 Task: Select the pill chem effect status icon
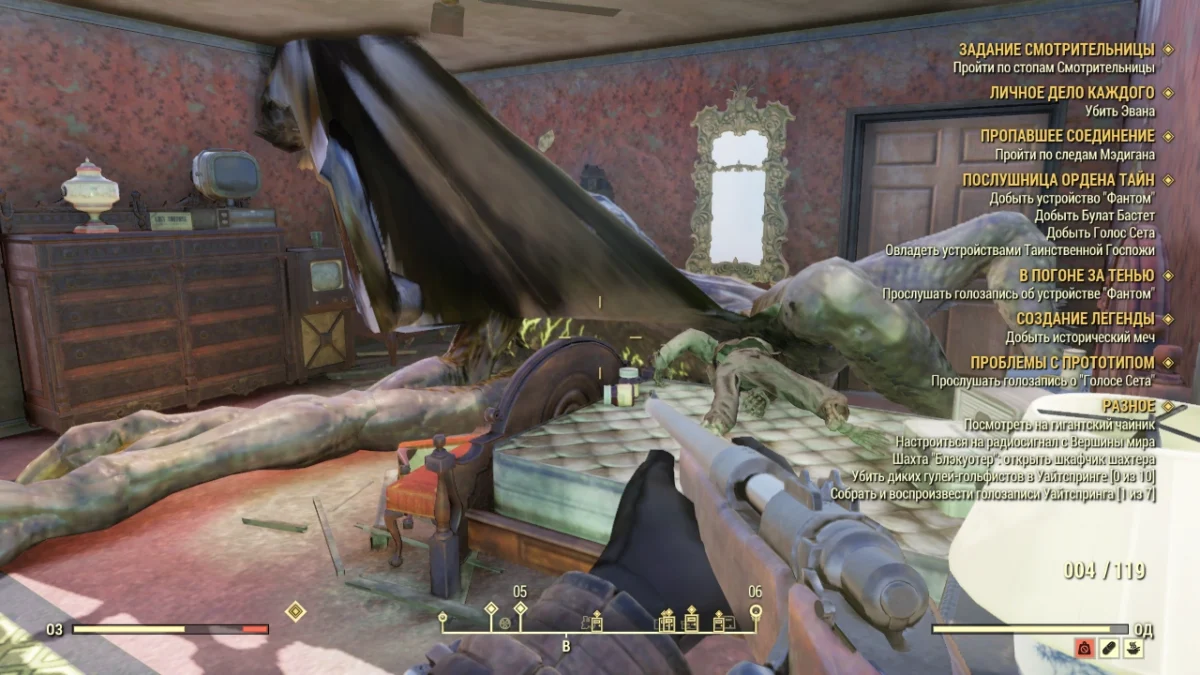tap(1108, 648)
